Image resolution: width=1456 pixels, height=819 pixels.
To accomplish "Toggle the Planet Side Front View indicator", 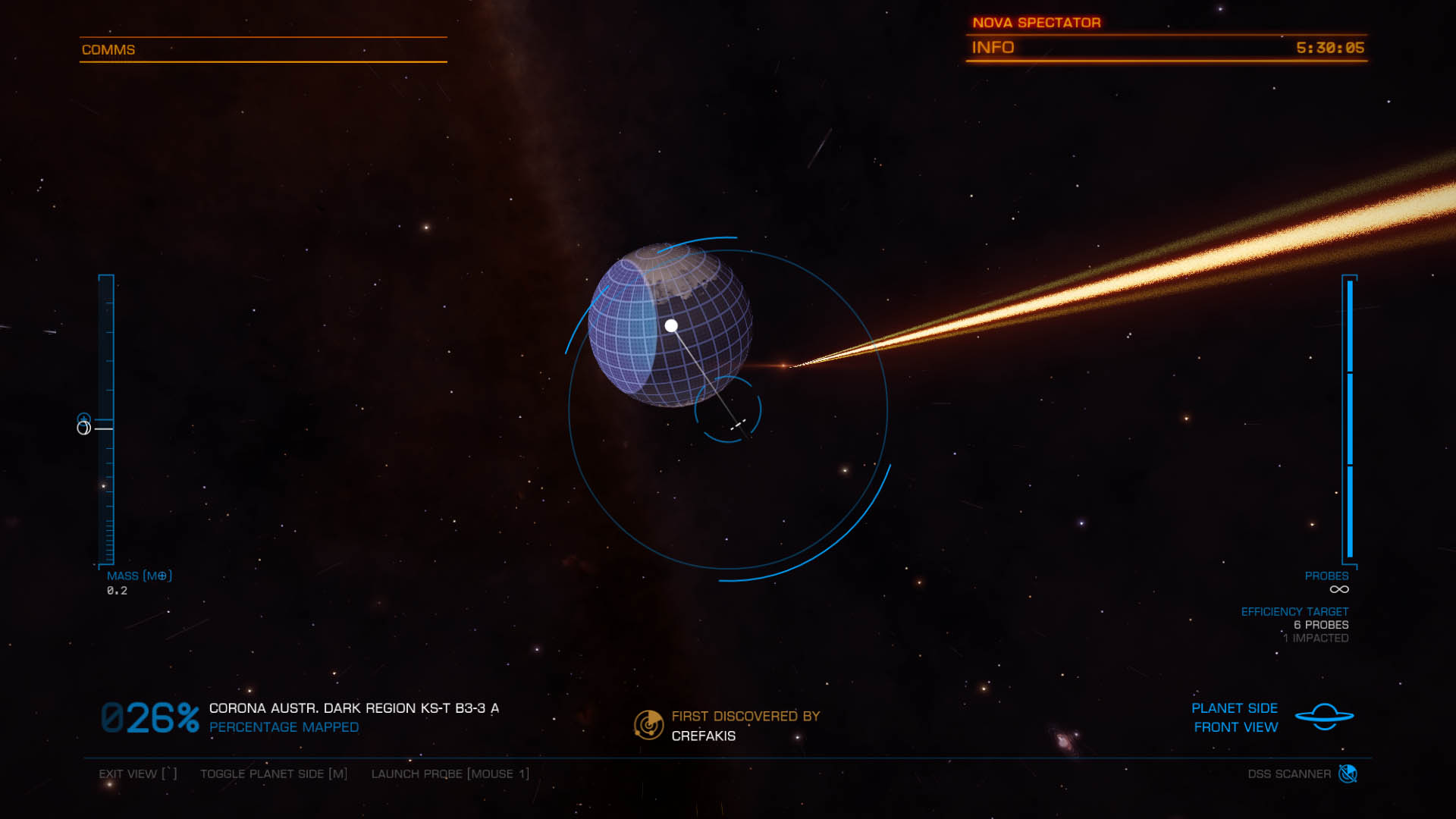I will [1324, 717].
